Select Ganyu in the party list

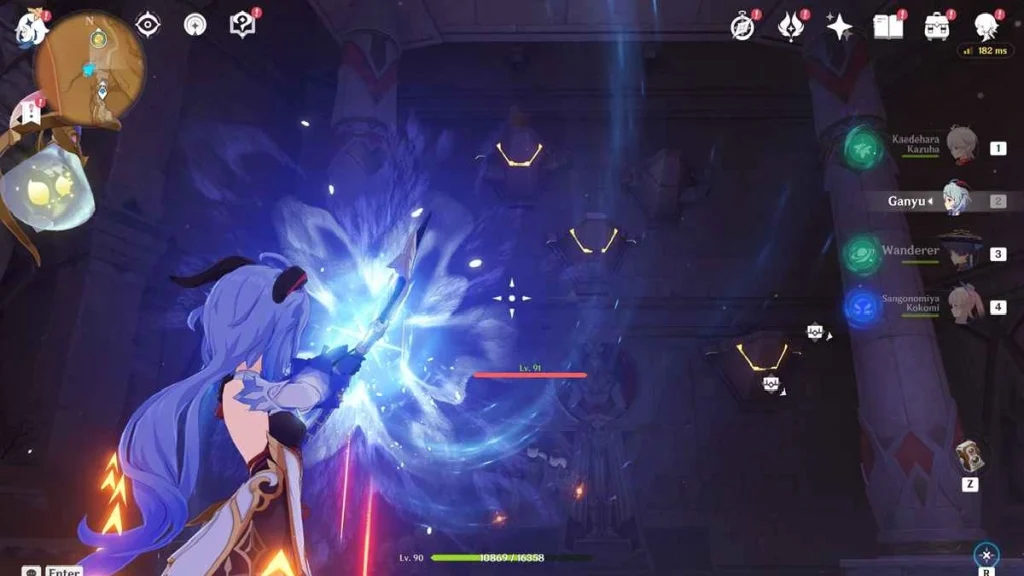tap(956, 200)
